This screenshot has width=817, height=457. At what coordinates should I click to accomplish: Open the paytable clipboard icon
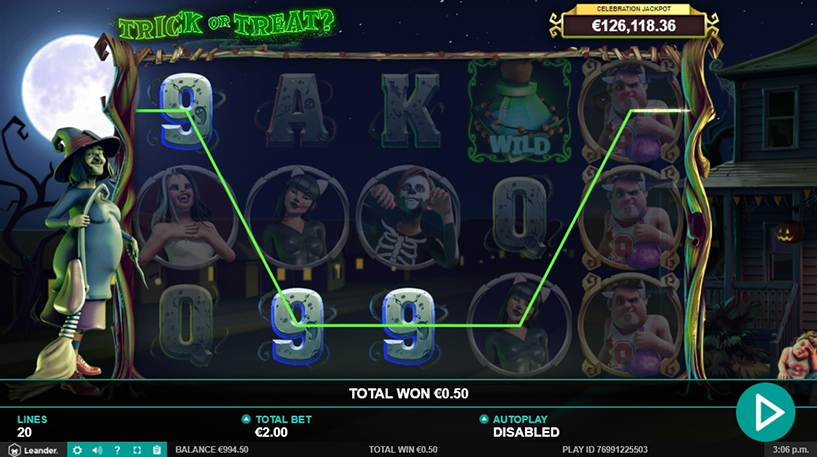pyautogui.click(x=157, y=450)
